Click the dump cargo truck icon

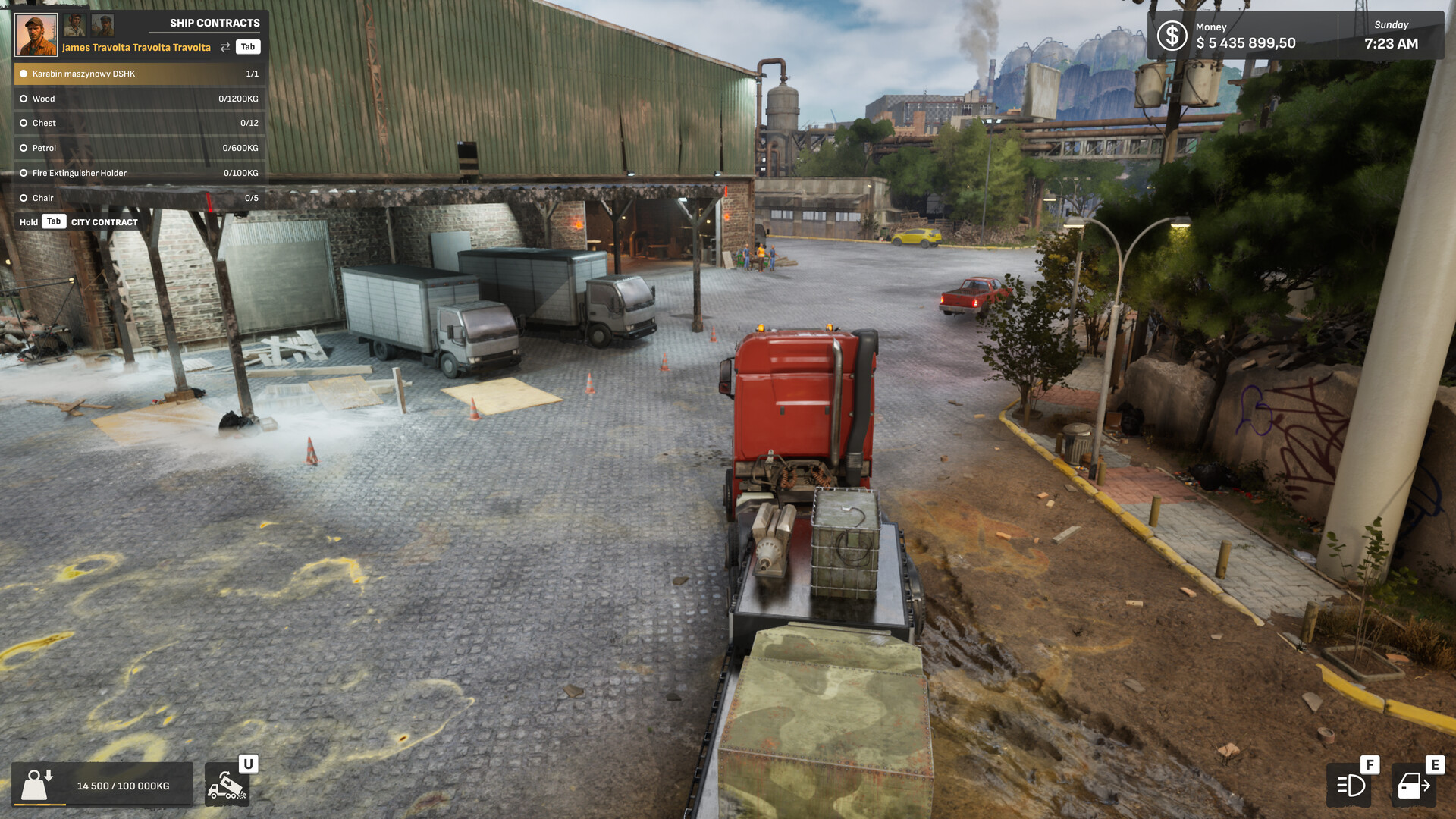[227, 786]
